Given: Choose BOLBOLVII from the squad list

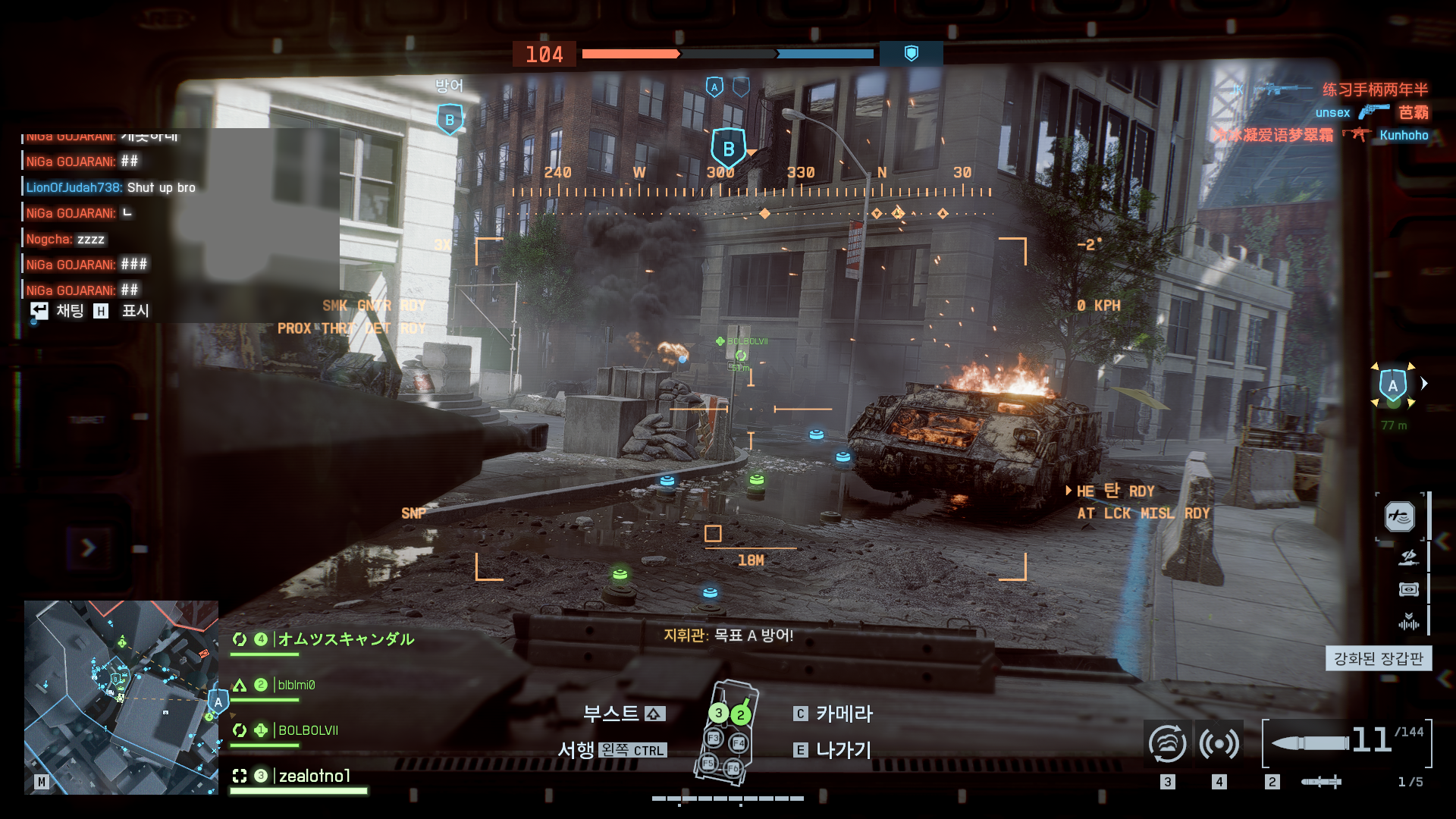Looking at the screenshot, I should click(x=308, y=730).
